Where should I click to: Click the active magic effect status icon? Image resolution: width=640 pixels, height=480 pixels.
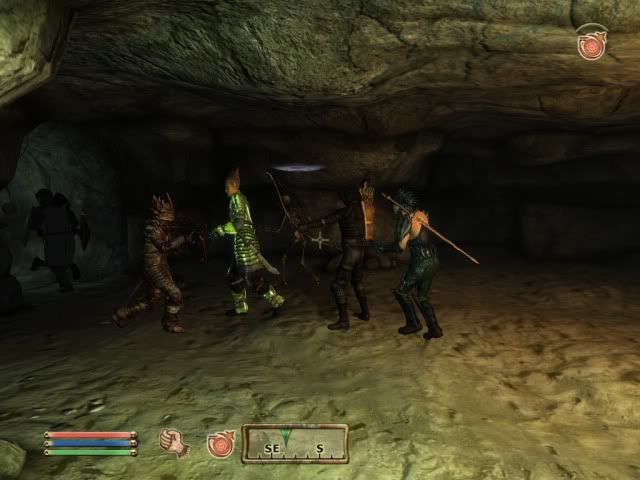591,45
